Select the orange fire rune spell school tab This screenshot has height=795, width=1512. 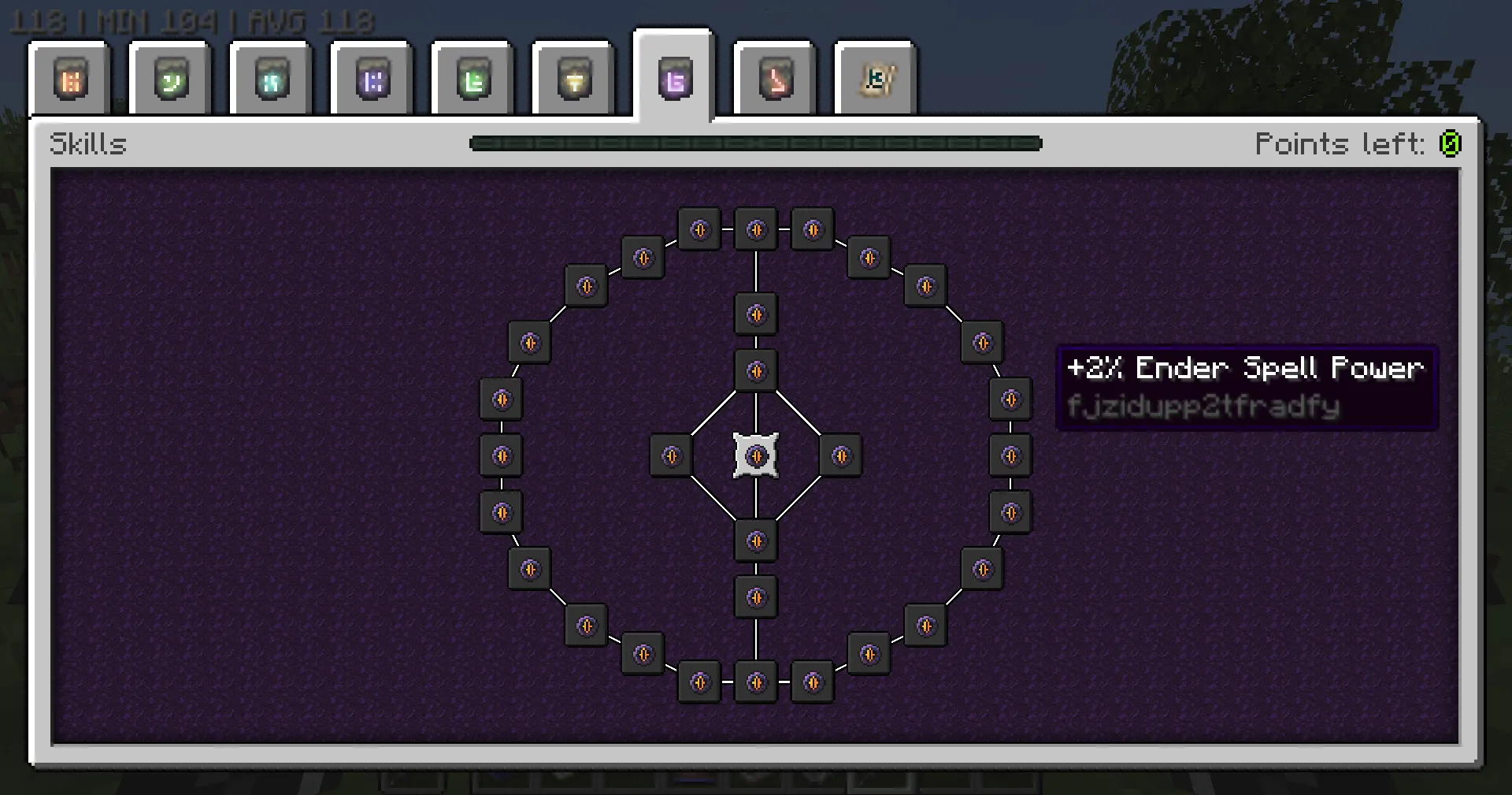pyautogui.click(x=71, y=79)
